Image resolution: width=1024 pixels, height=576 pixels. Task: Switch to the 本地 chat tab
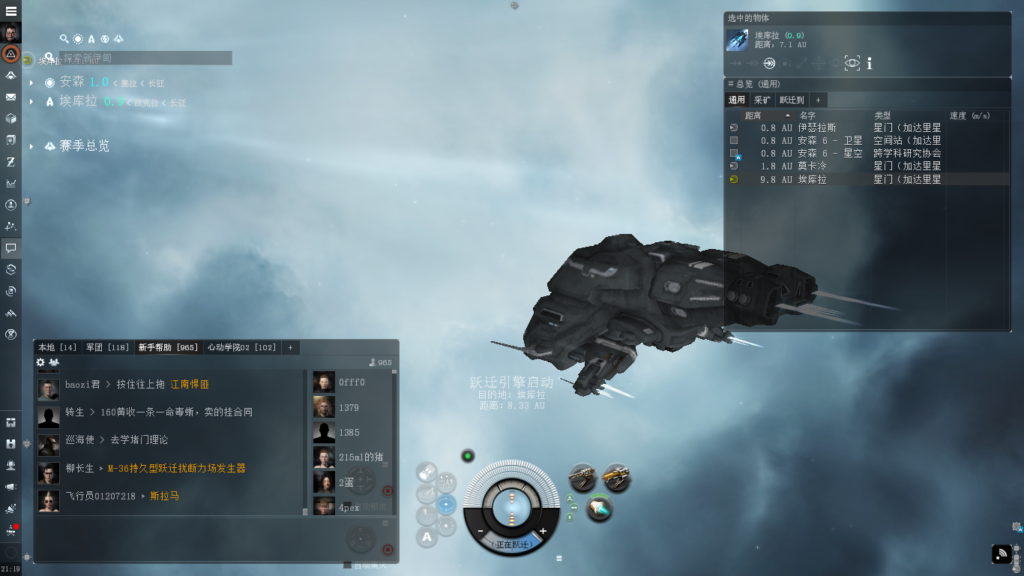click(57, 347)
